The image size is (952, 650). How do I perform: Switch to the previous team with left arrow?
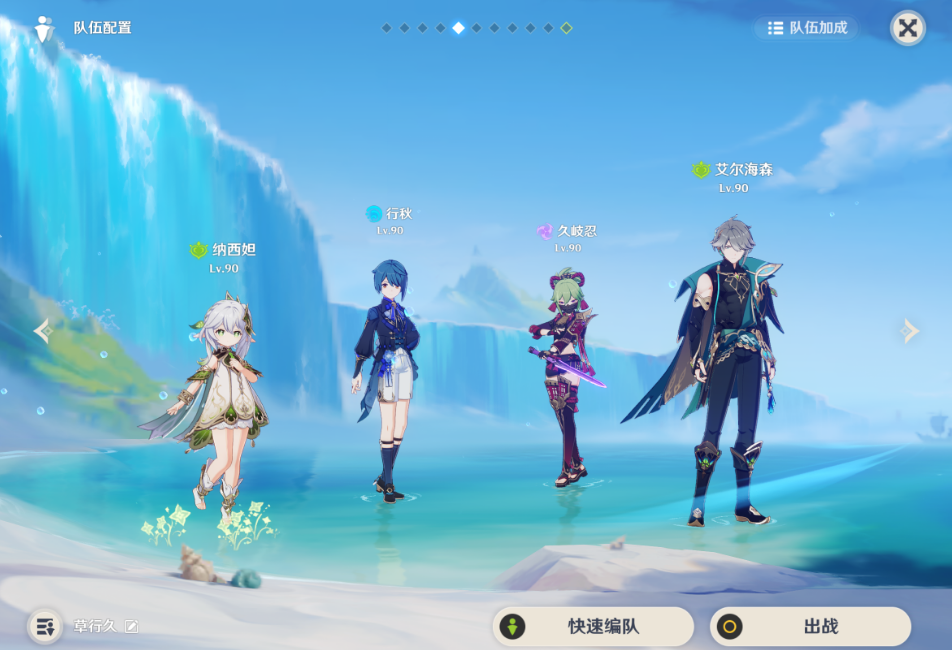tap(42, 331)
